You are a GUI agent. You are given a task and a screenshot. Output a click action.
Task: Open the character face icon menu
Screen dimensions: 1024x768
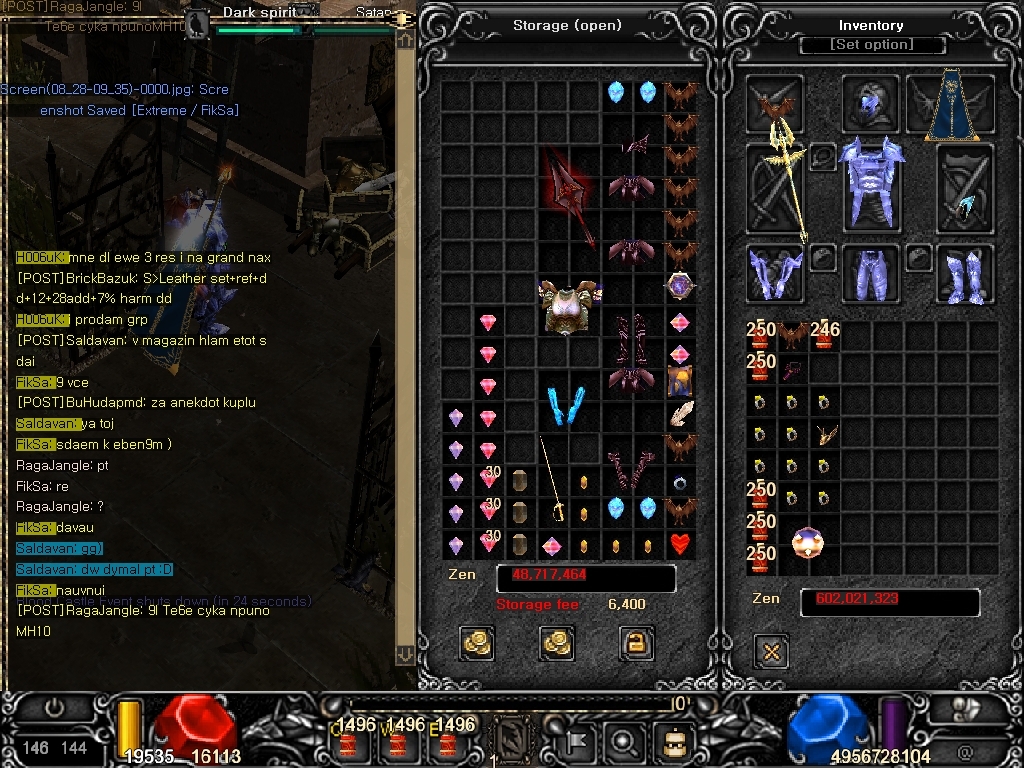coord(673,743)
